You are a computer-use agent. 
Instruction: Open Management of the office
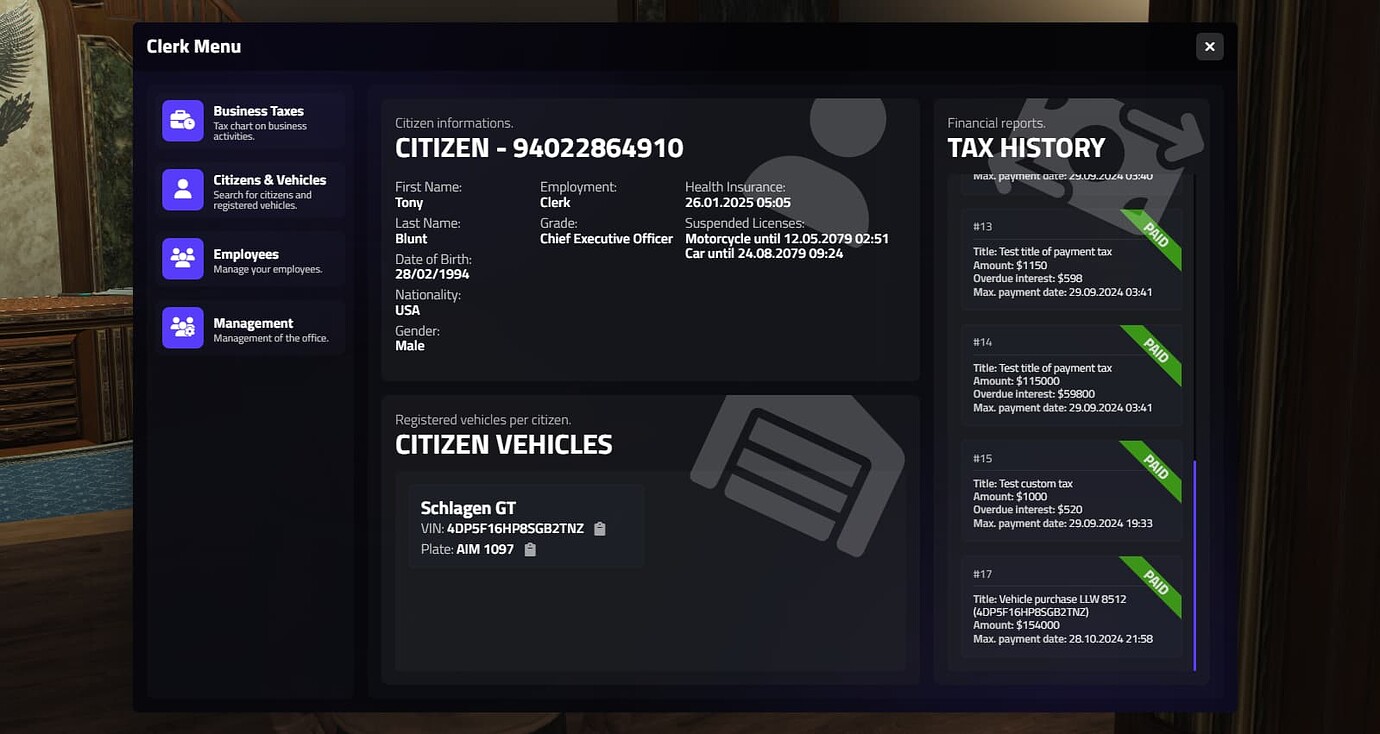[x=249, y=327]
